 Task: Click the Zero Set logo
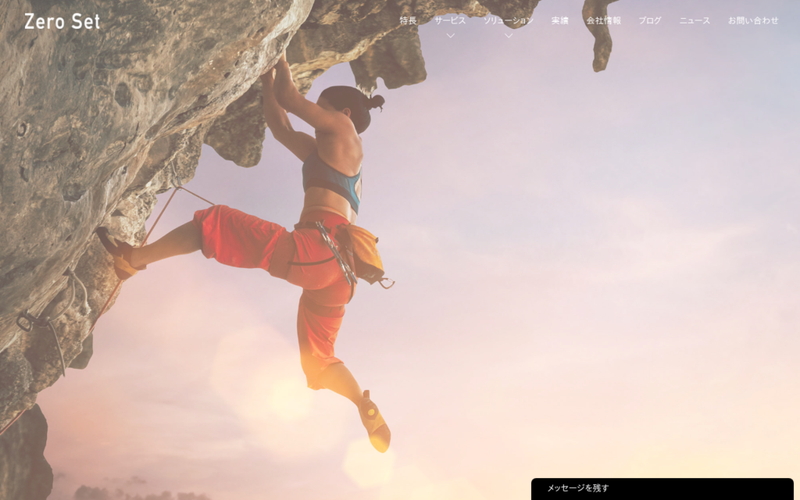[62, 21]
